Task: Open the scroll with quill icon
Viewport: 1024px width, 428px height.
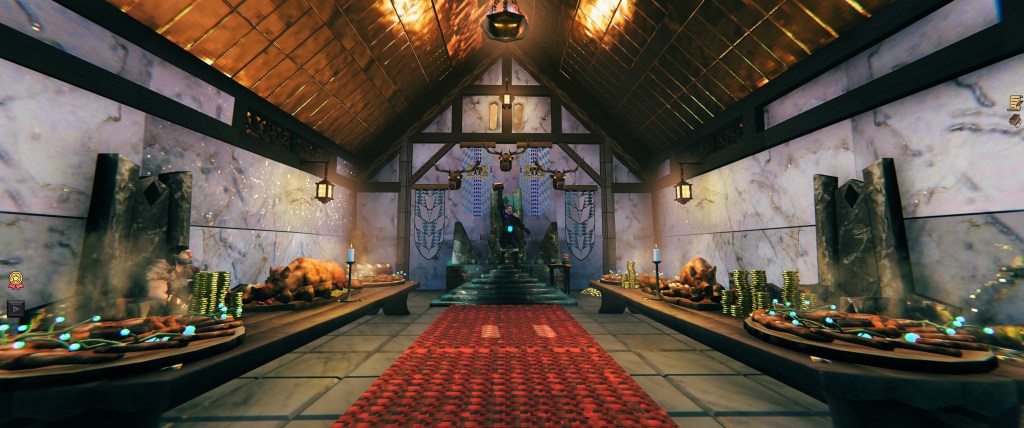Action: (x=1015, y=103)
